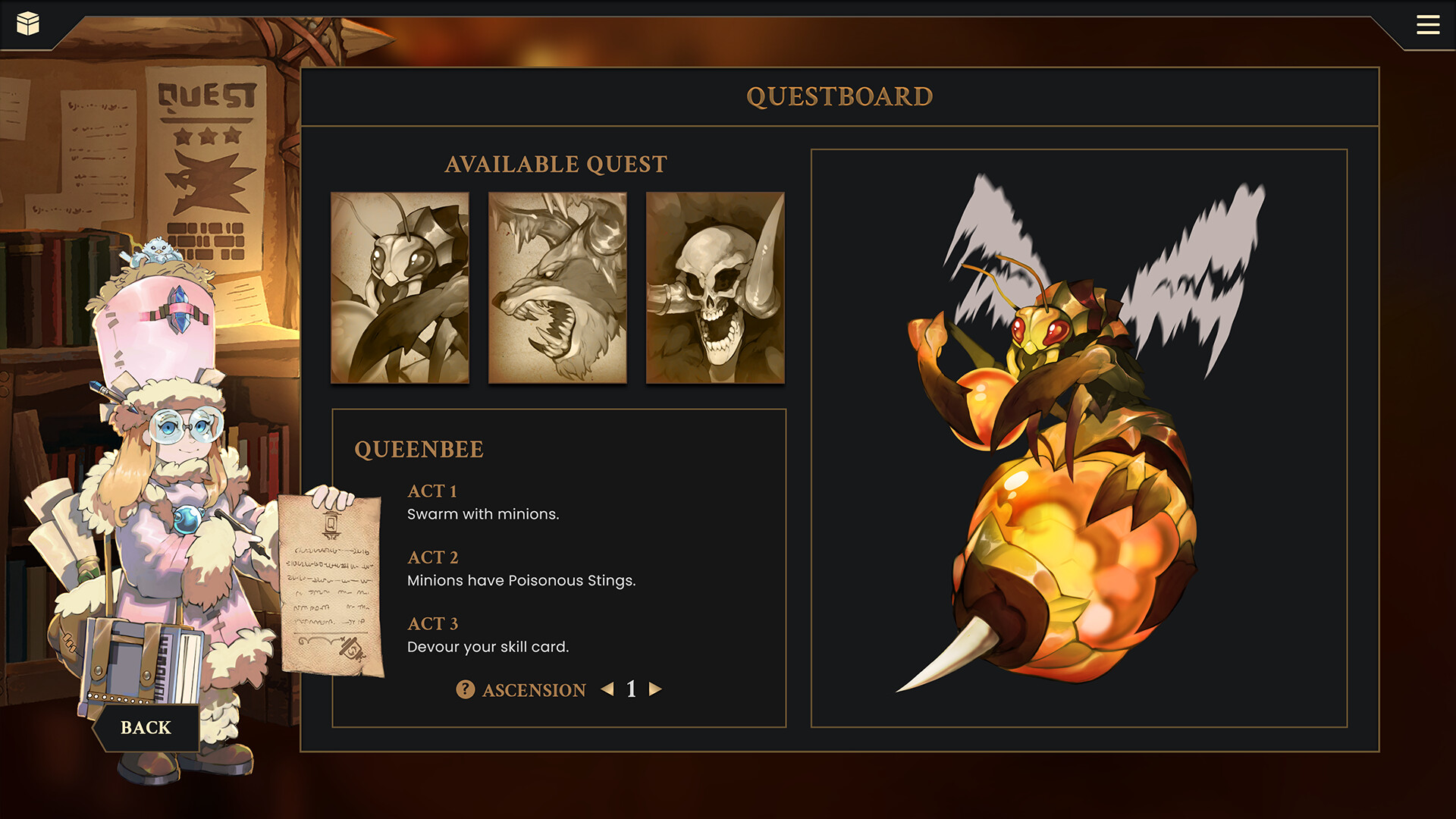Select the QUEENBEE quest name

(419, 449)
